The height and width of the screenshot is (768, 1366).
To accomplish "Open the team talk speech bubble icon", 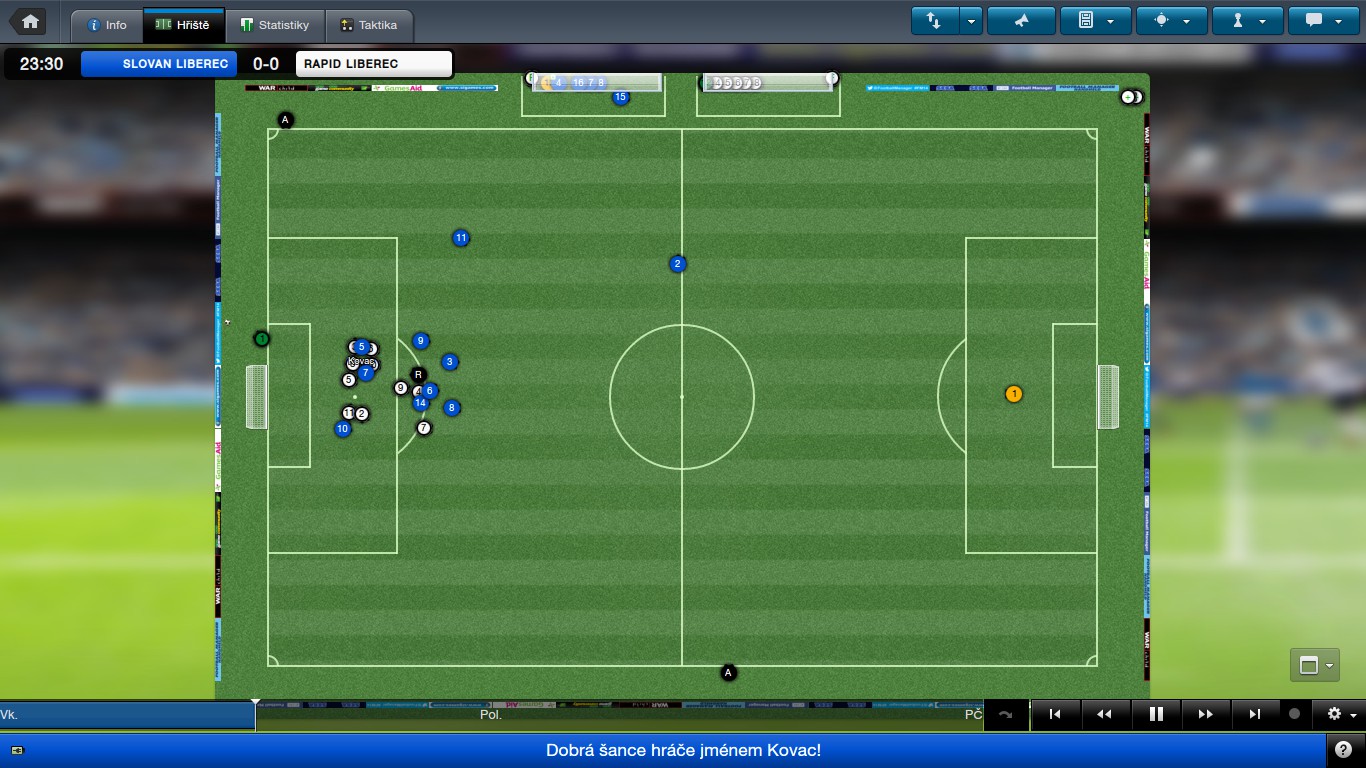I will (x=1315, y=19).
